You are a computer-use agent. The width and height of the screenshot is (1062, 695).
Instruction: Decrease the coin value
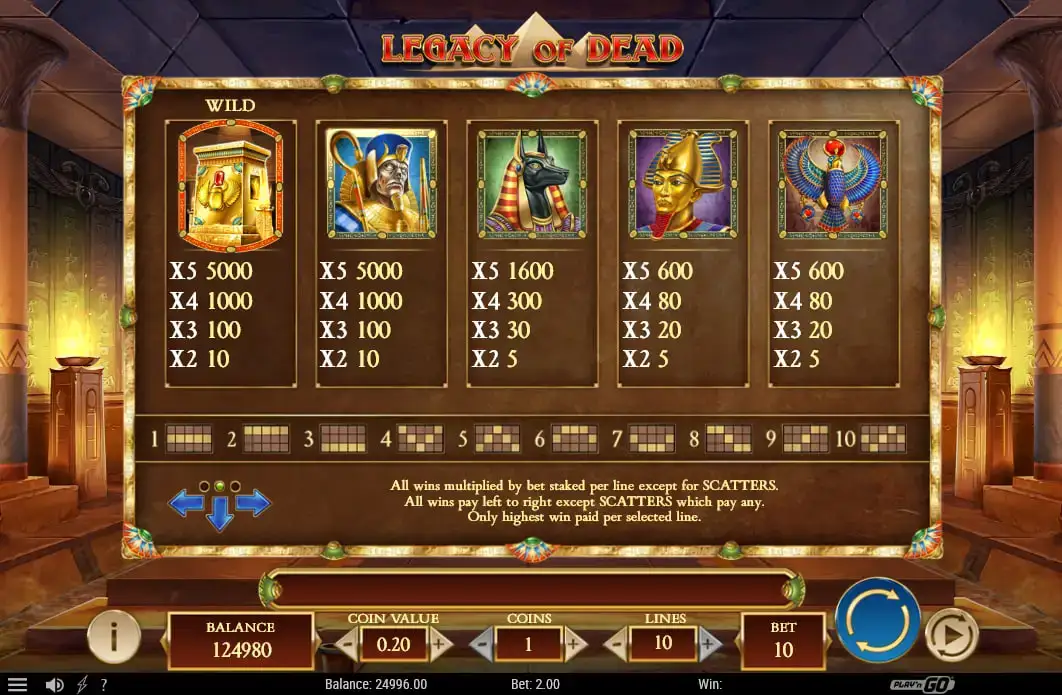pyautogui.click(x=346, y=644)
